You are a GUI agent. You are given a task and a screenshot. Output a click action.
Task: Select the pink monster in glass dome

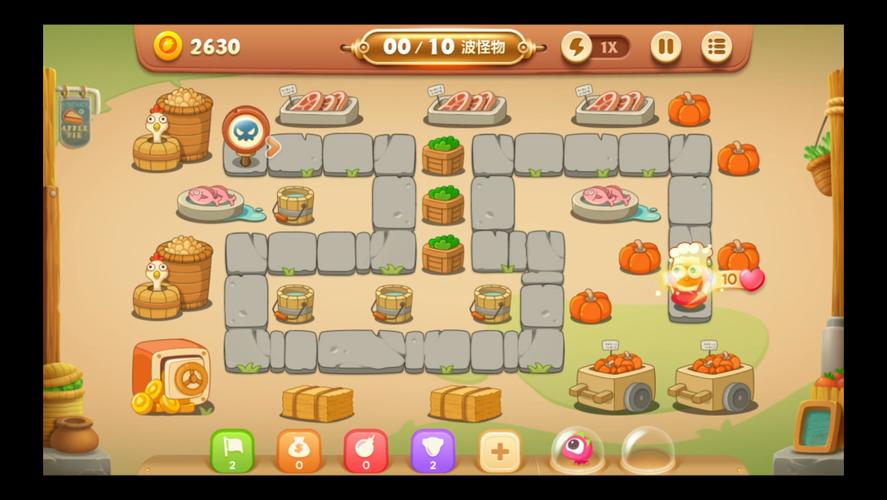coord(576,449)
